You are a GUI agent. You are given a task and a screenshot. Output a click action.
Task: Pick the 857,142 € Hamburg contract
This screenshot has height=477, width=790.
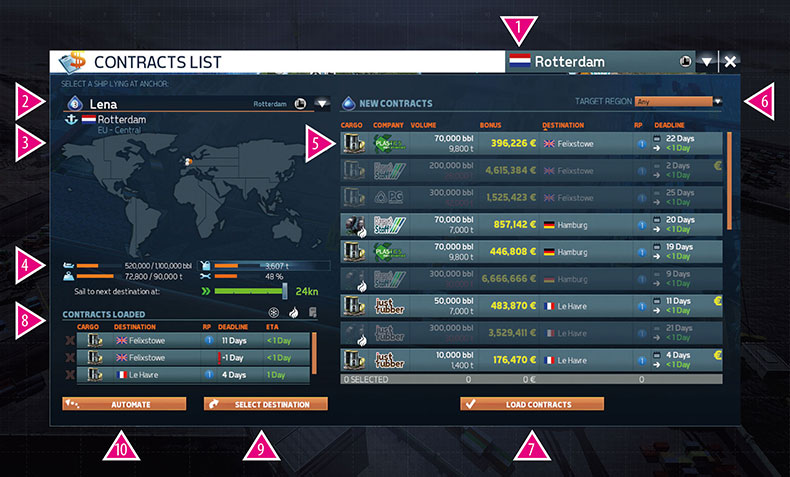(530, 225)
